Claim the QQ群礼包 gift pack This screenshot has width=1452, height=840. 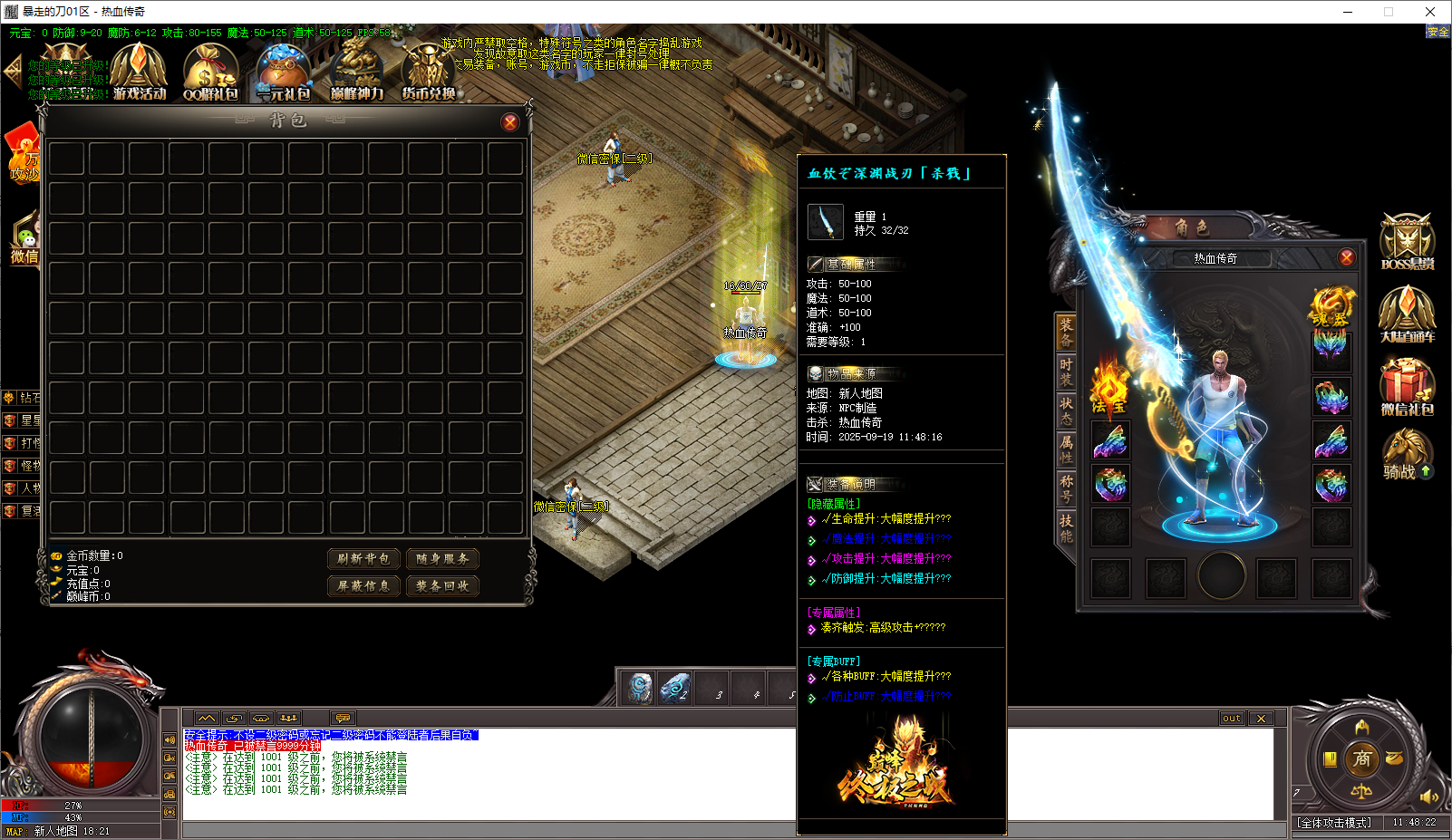(210, 72)
